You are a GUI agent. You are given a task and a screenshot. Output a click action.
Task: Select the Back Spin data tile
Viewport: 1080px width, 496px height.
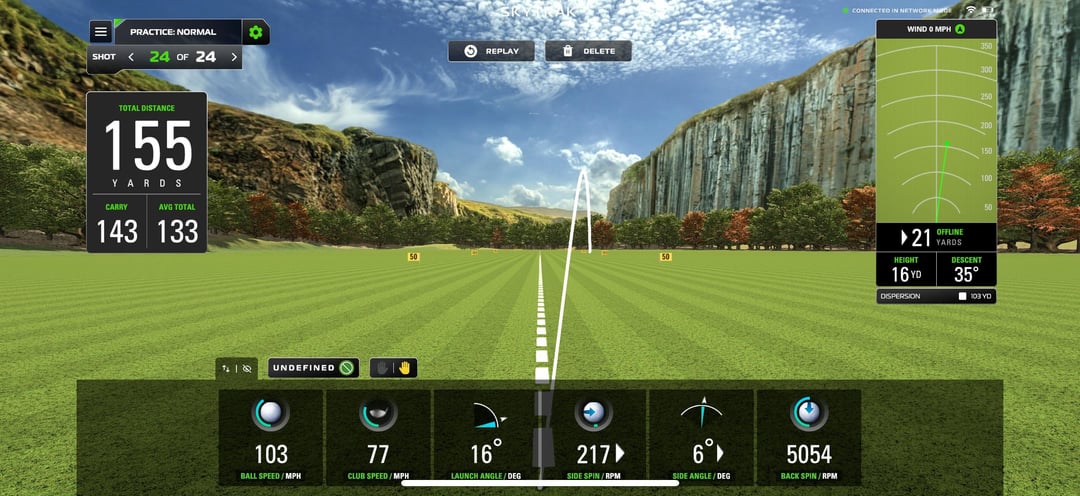pos(808,438)
